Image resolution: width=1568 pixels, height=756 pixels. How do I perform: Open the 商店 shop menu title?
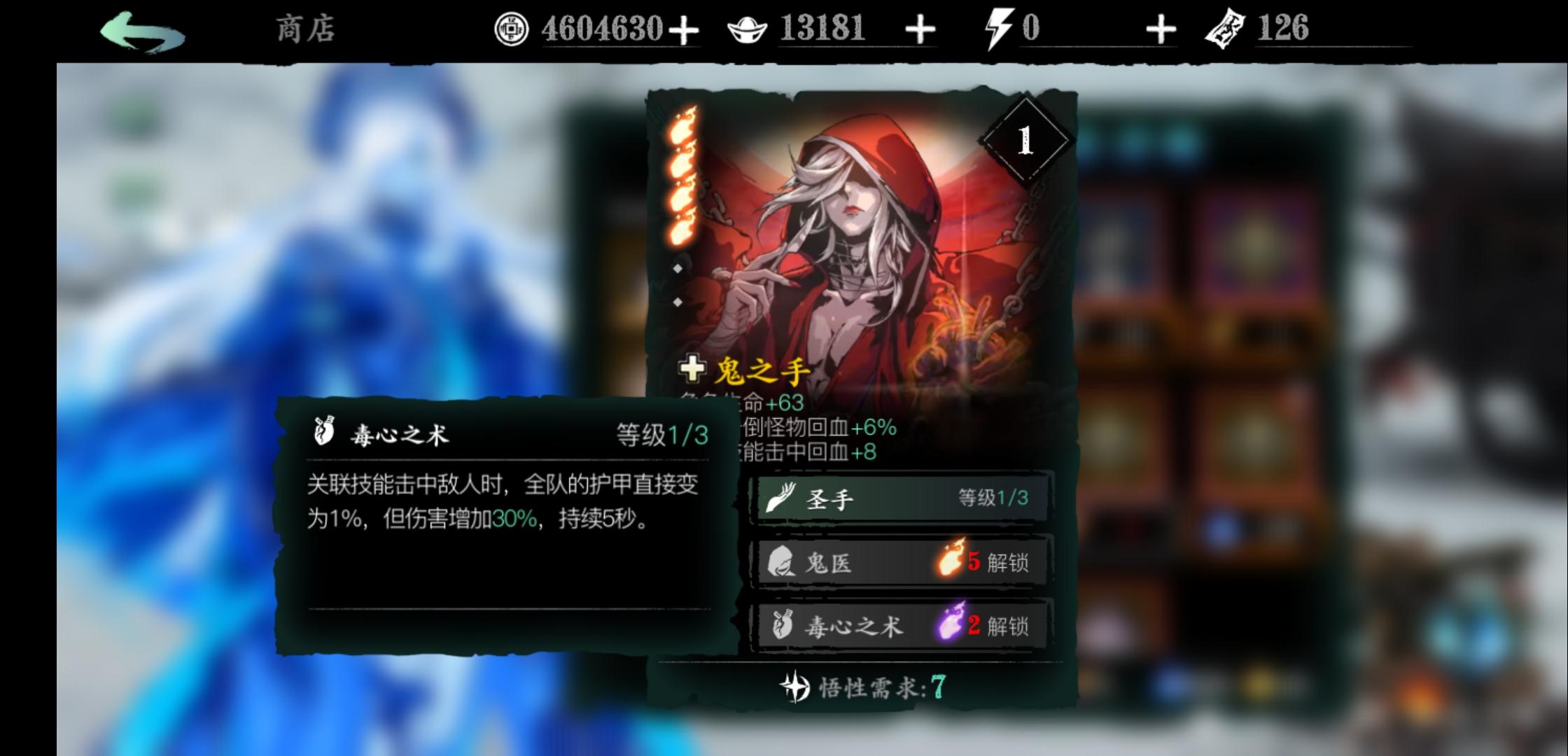(x=306, y=29)
